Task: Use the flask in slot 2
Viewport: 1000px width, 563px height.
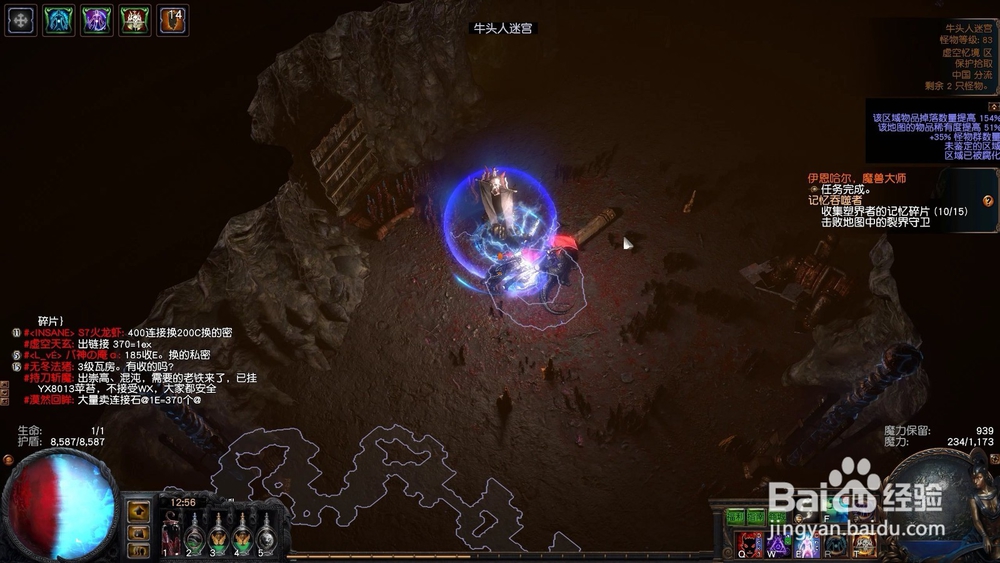Action: (193, 536)
